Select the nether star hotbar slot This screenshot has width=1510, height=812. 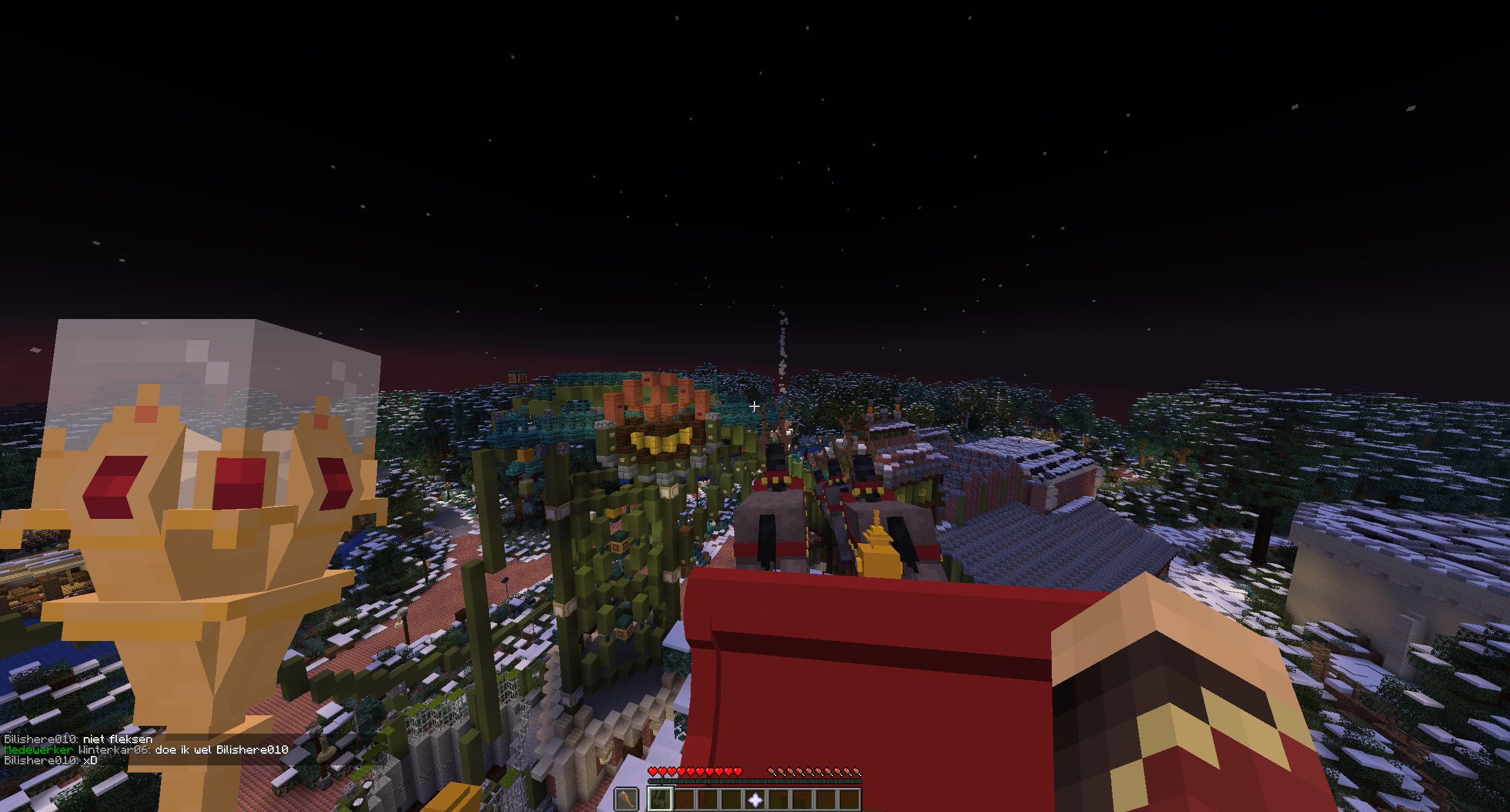click(755, 800)
